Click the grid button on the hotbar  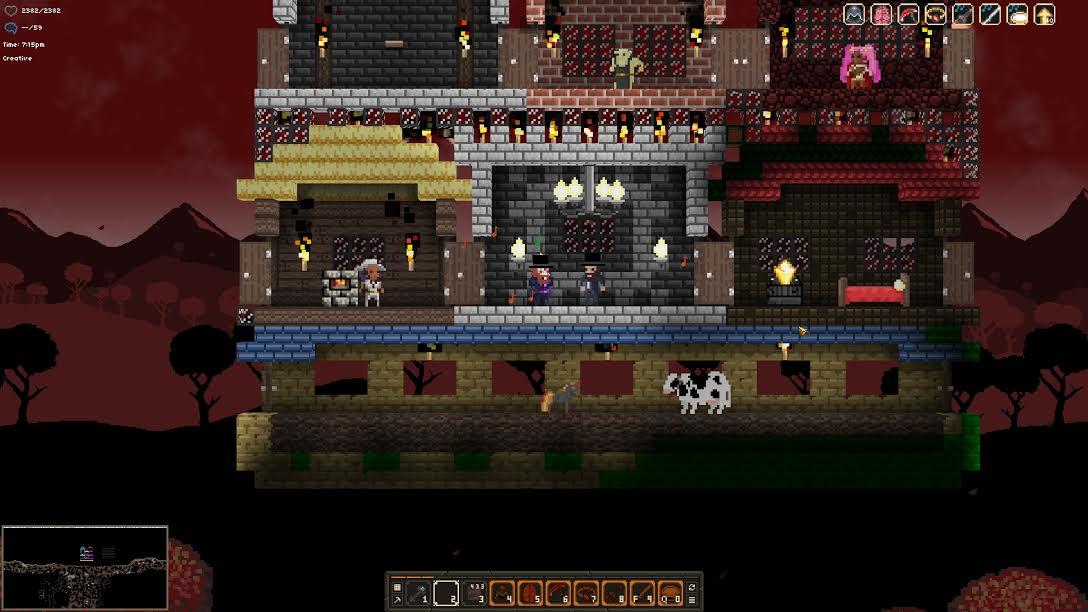click(397, 585)
